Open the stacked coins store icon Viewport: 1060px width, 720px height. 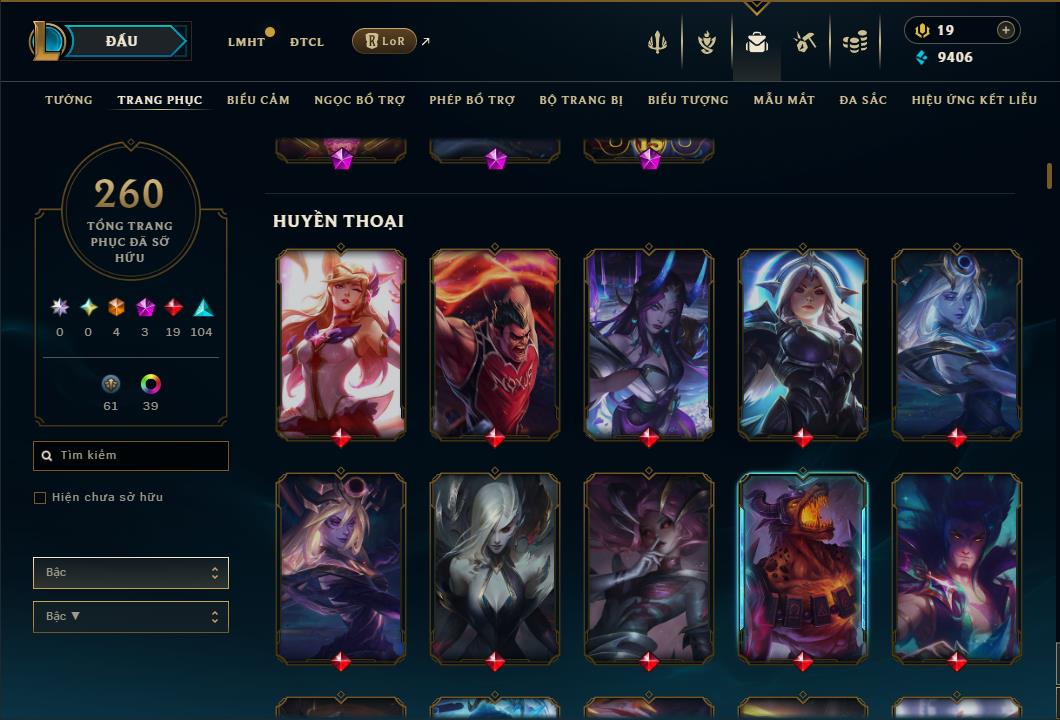(x=855, y=42)
